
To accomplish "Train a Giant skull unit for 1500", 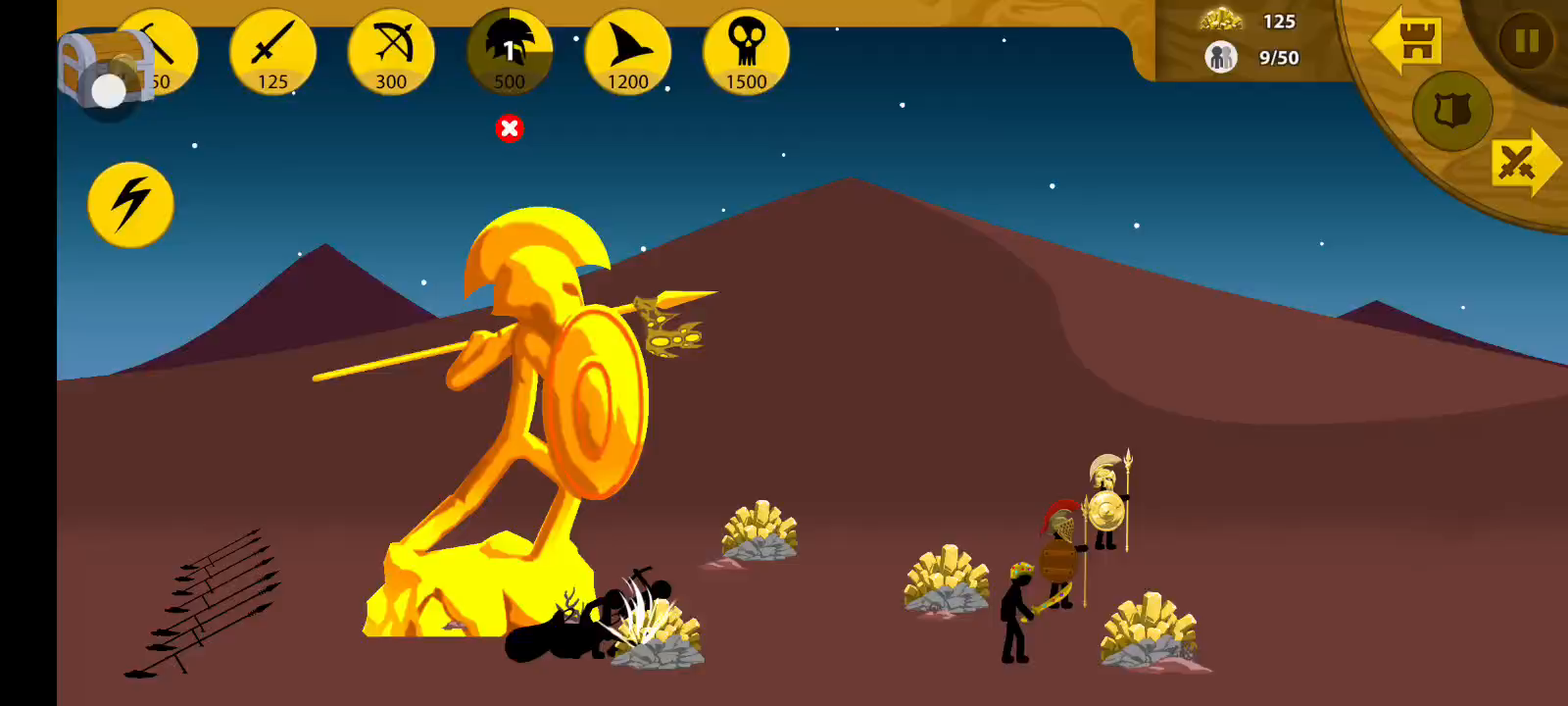I will (x=747, y=53).
